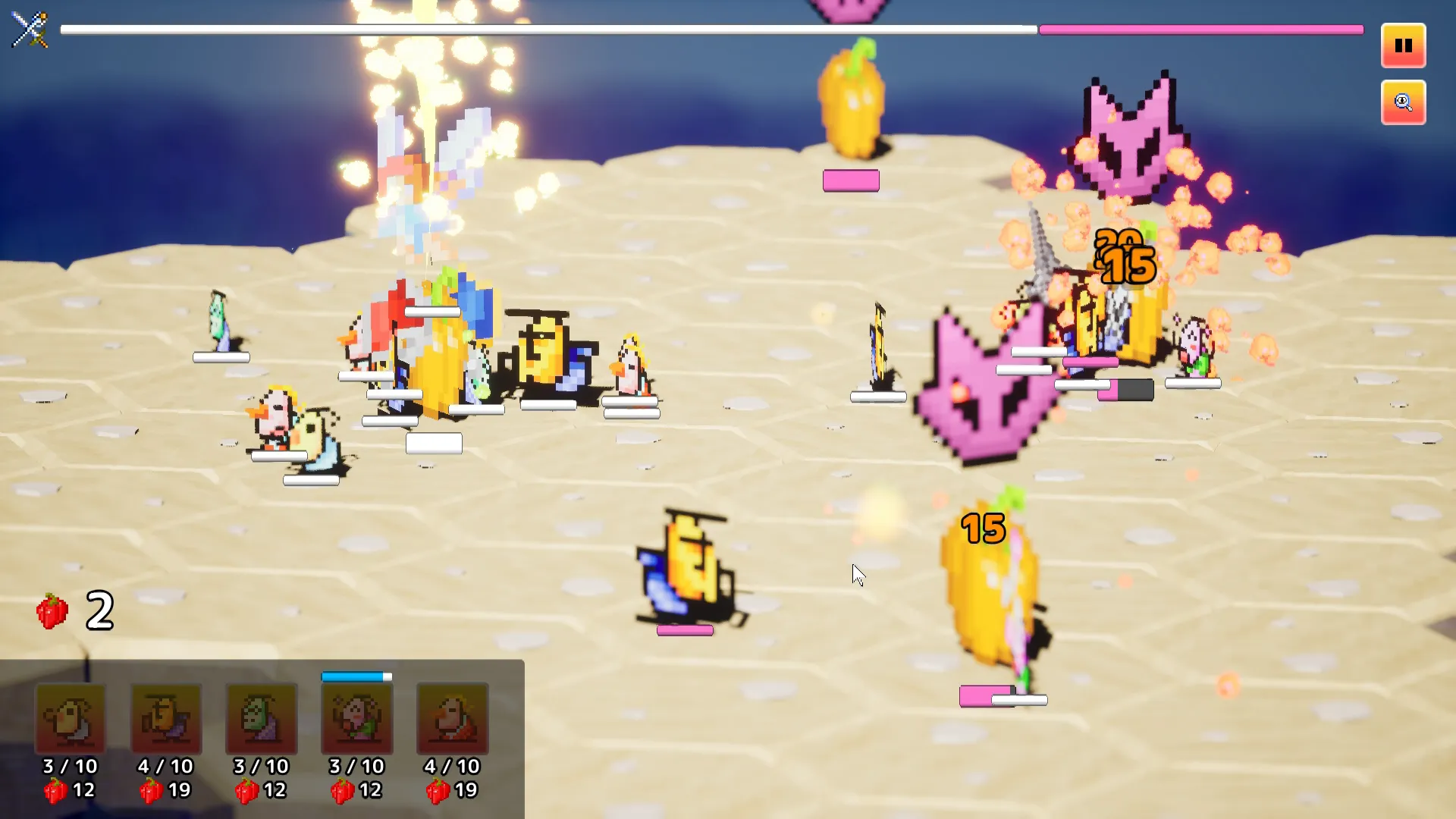
Task: Pick the green-faced unit card
Action: 262,718
